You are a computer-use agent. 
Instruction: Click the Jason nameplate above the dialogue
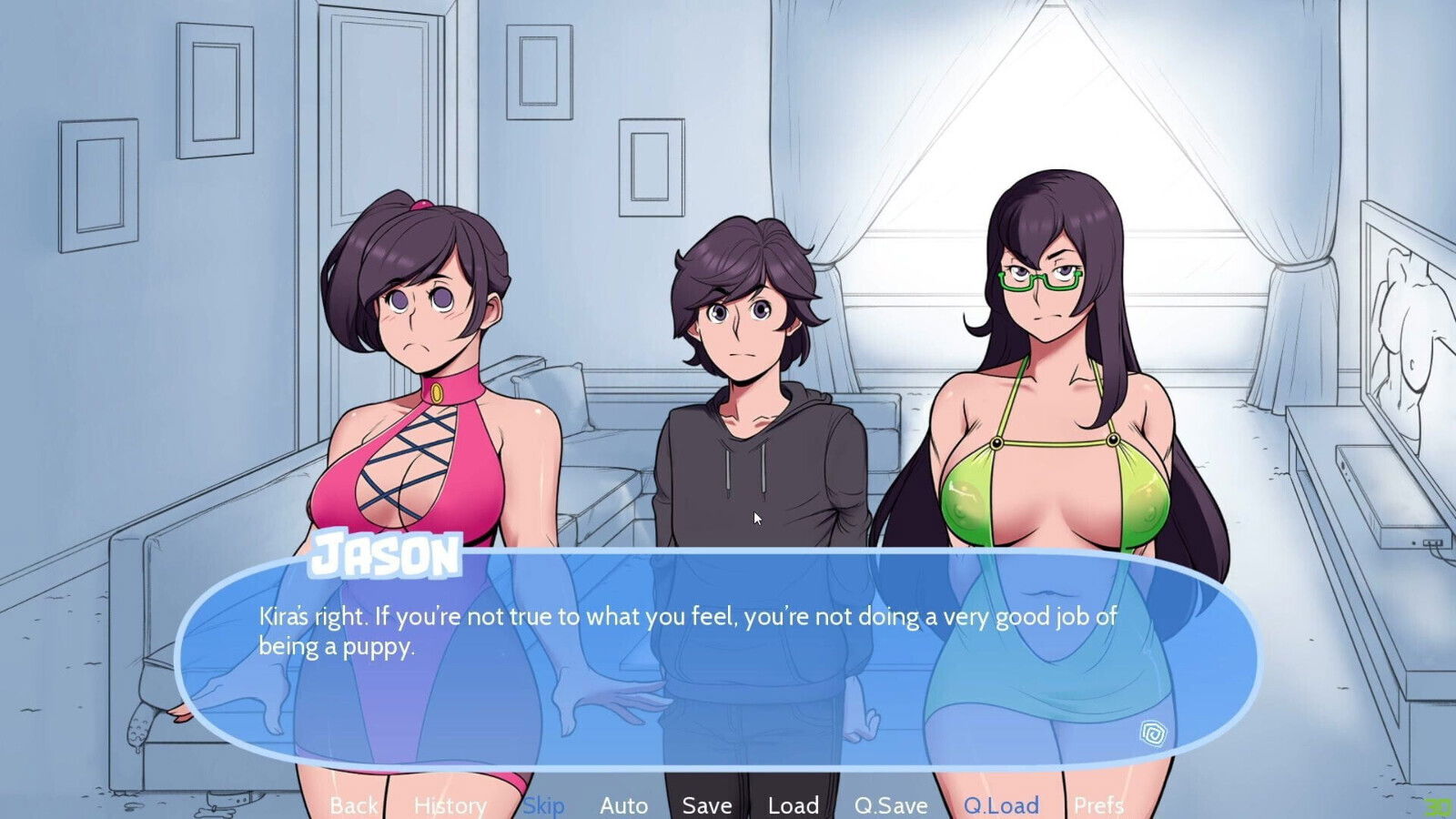pyautogui.click(x=388, y=556)
